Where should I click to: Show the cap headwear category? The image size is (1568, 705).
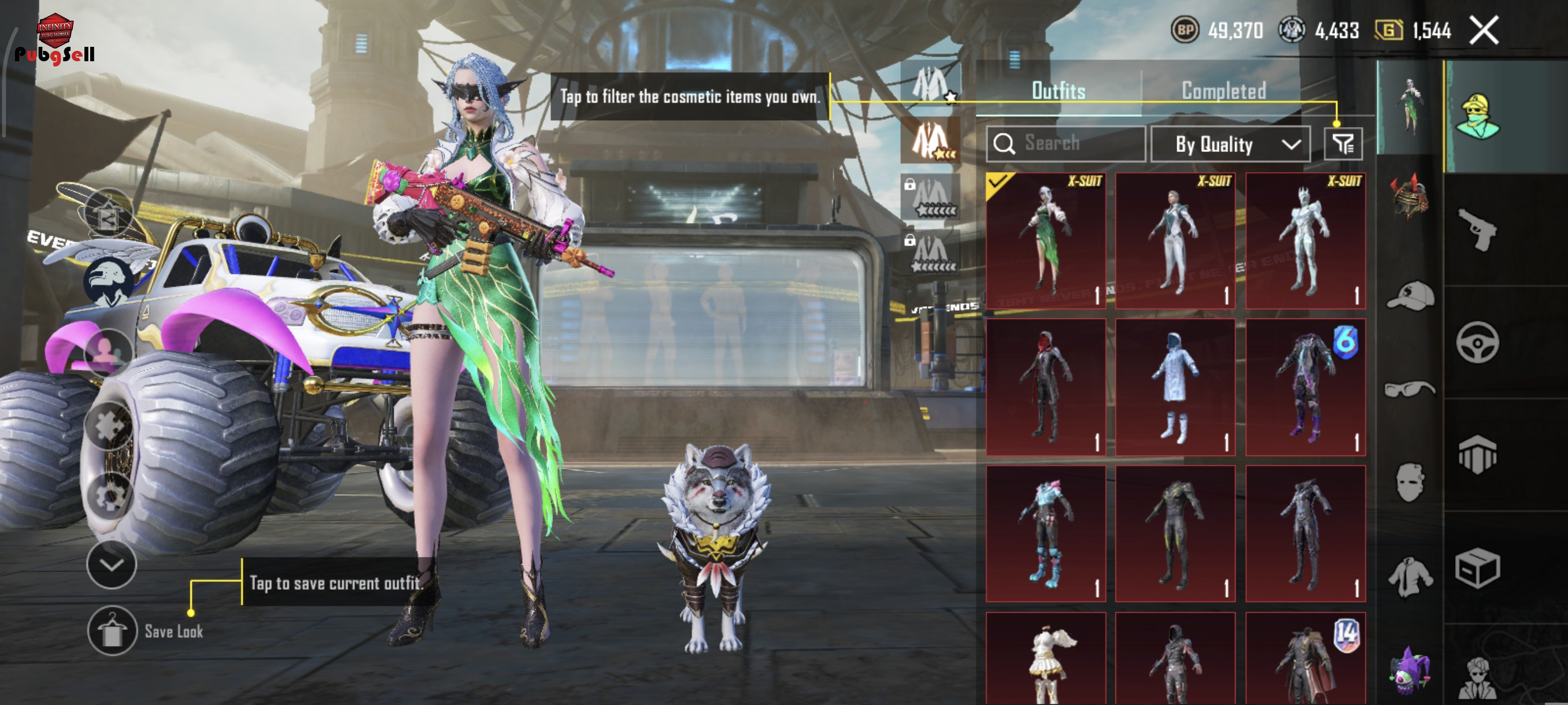coord(1410,296)
